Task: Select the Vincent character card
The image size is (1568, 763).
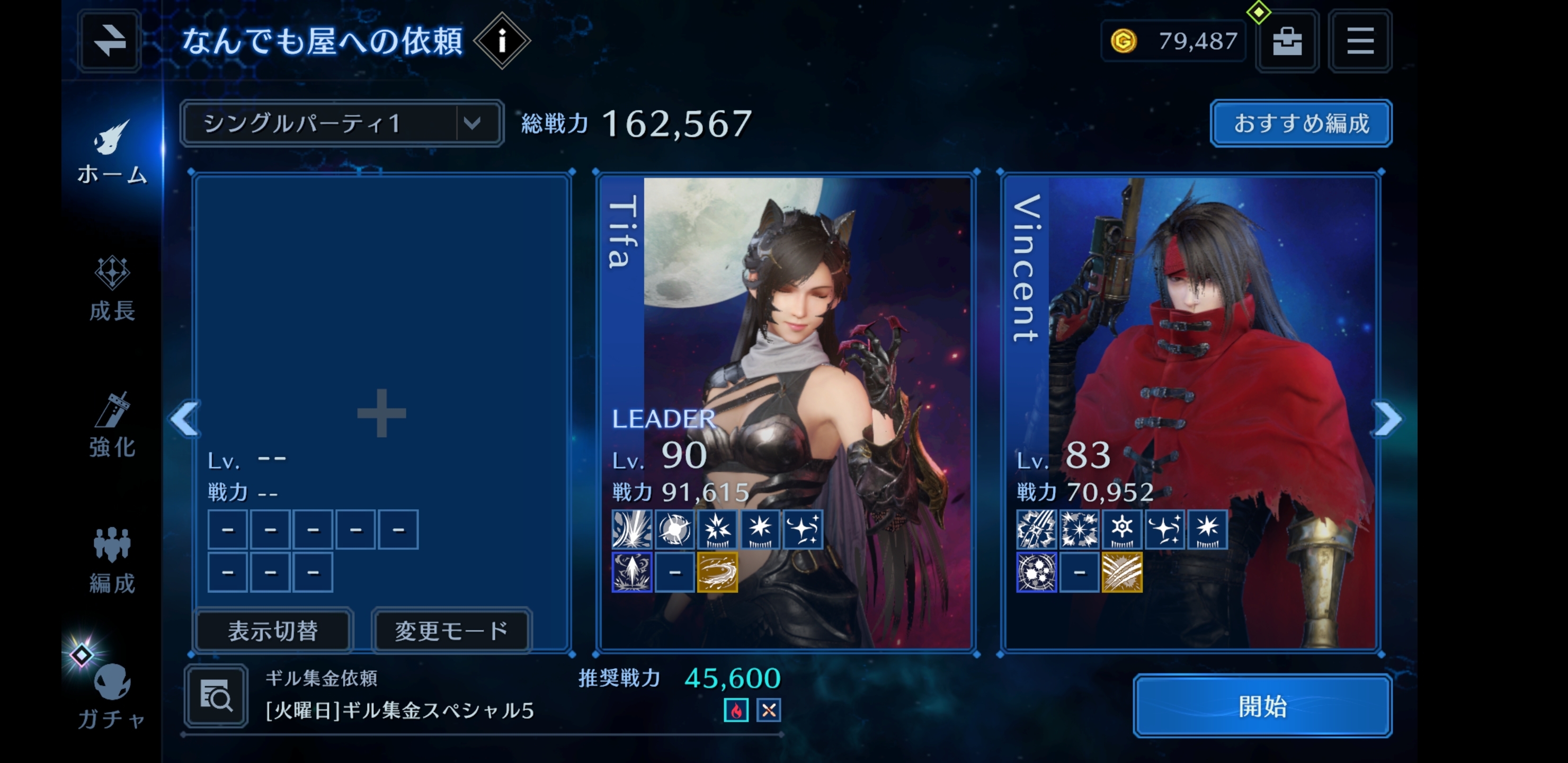Action: (1190, 366)
